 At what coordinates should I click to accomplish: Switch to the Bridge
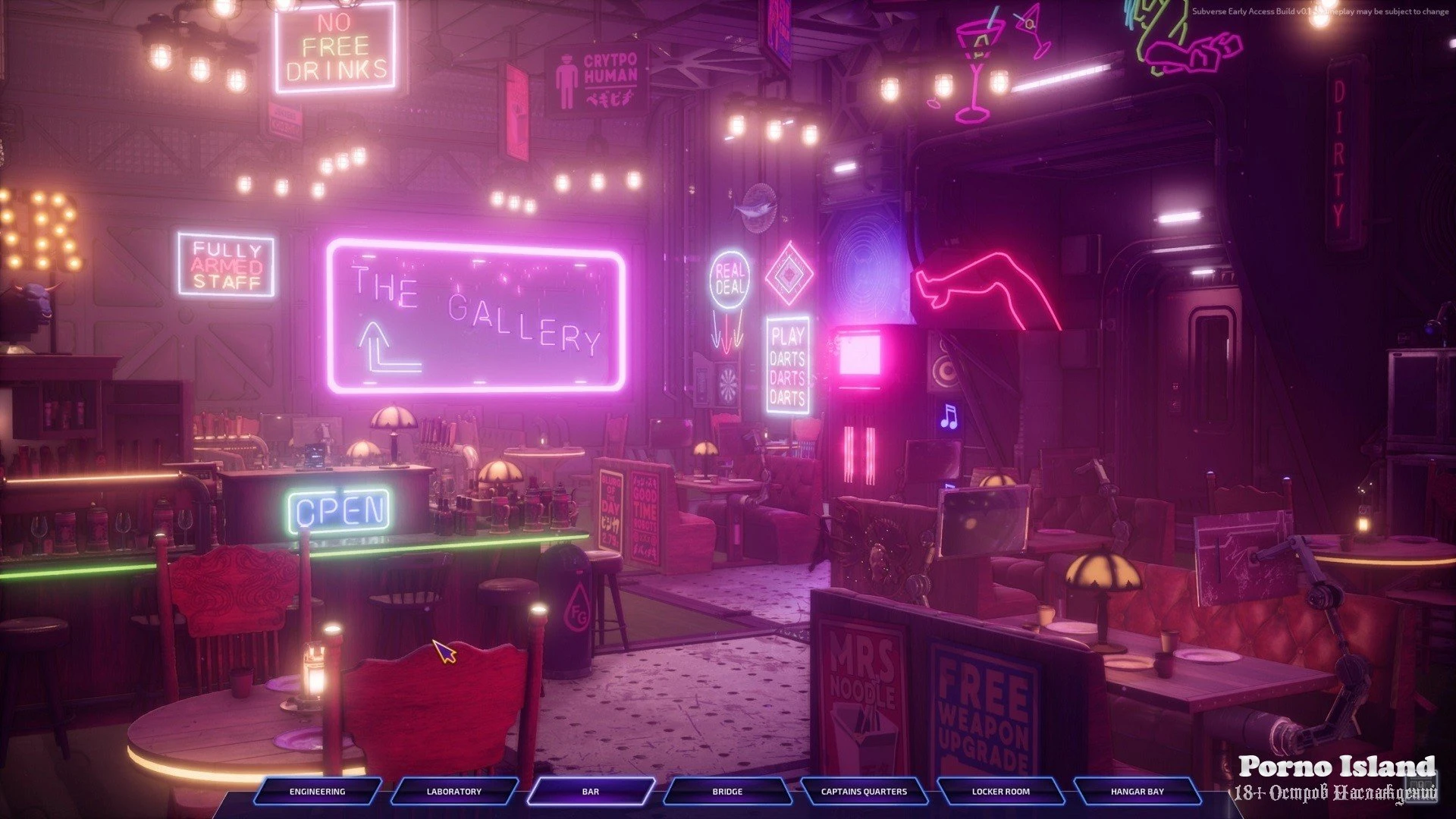click(726, 791)
